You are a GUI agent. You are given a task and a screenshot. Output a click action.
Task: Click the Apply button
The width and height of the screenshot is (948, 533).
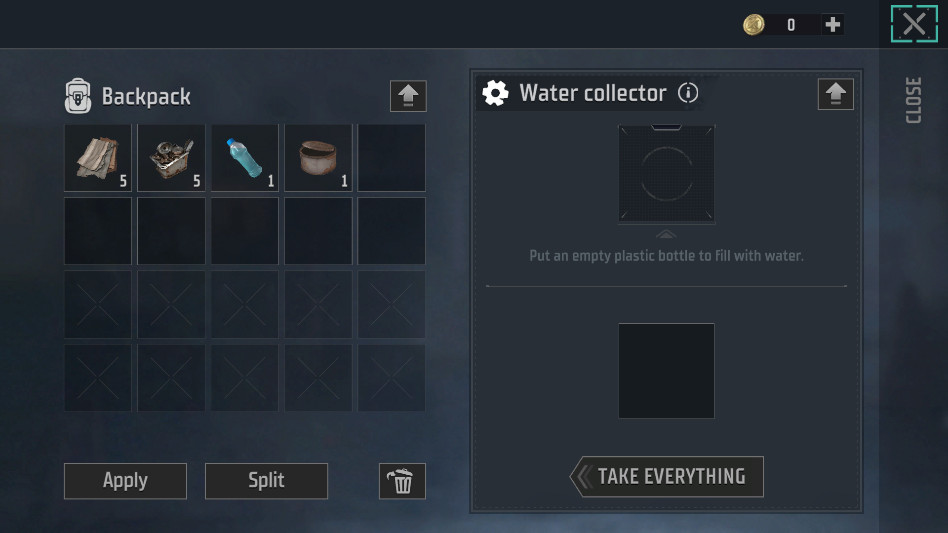coord(125,481)
